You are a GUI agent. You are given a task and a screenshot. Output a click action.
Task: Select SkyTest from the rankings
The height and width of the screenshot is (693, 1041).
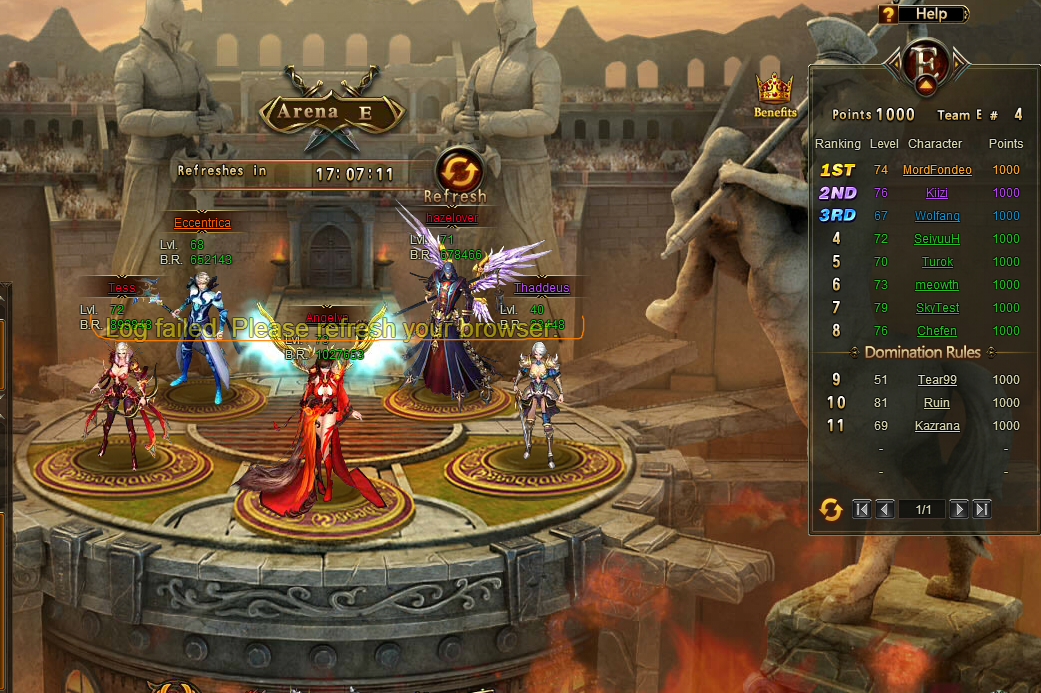(937, 308)
